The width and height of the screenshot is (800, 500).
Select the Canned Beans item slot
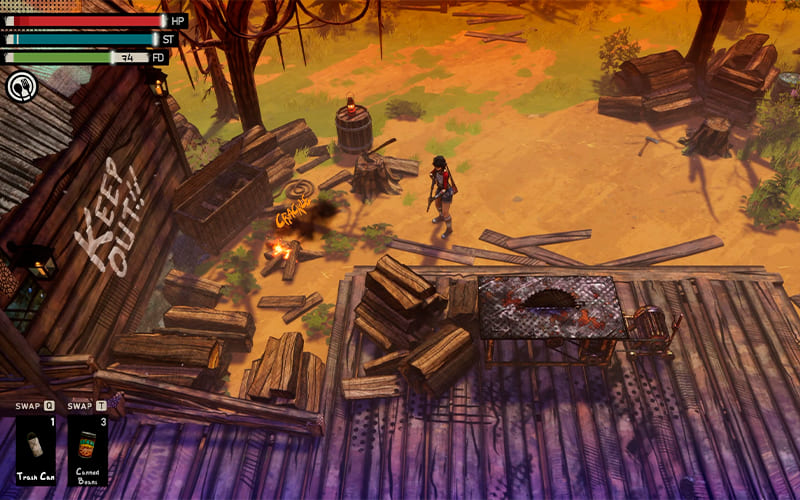[88, 449]
